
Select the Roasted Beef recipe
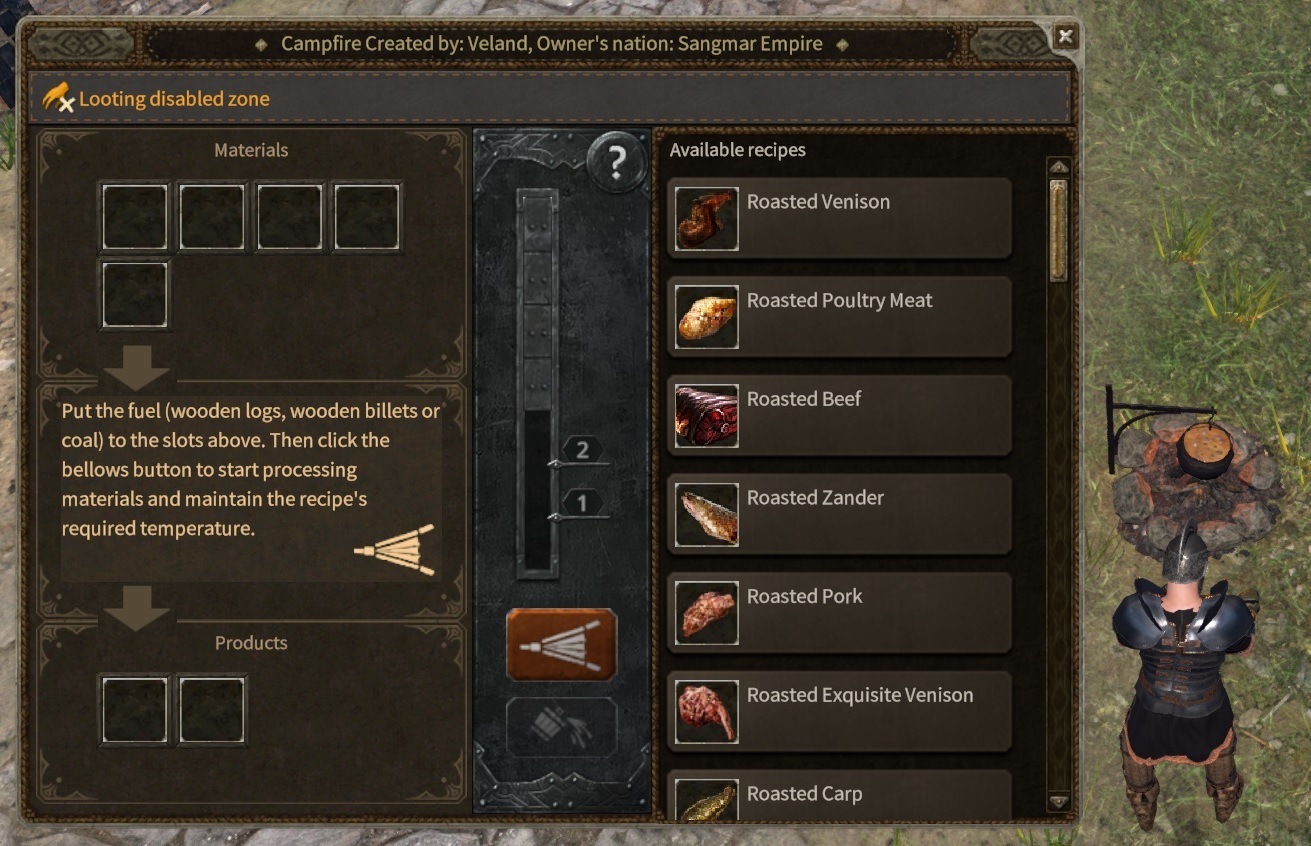point(839,416)
